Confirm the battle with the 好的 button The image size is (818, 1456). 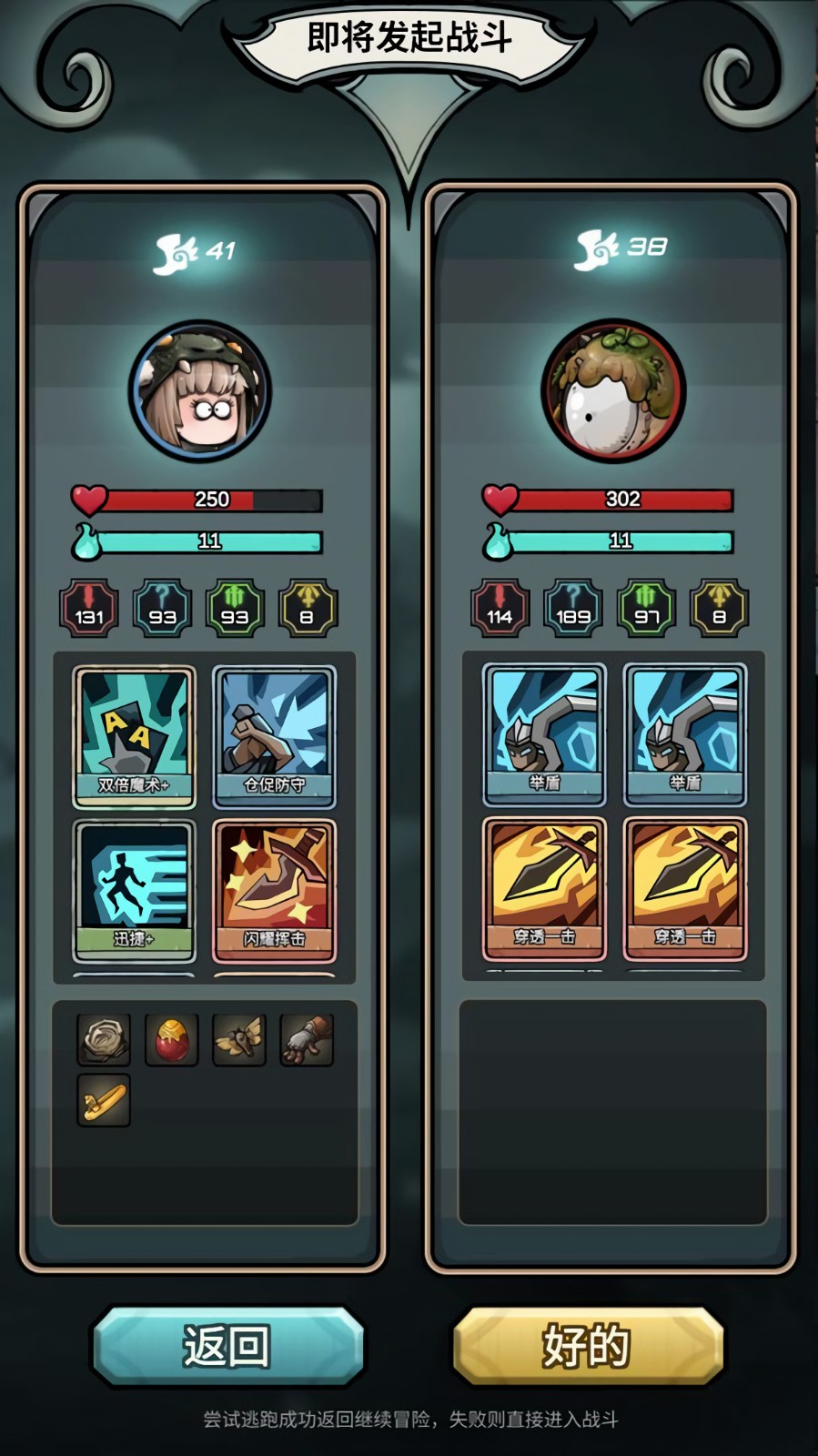588,1346
